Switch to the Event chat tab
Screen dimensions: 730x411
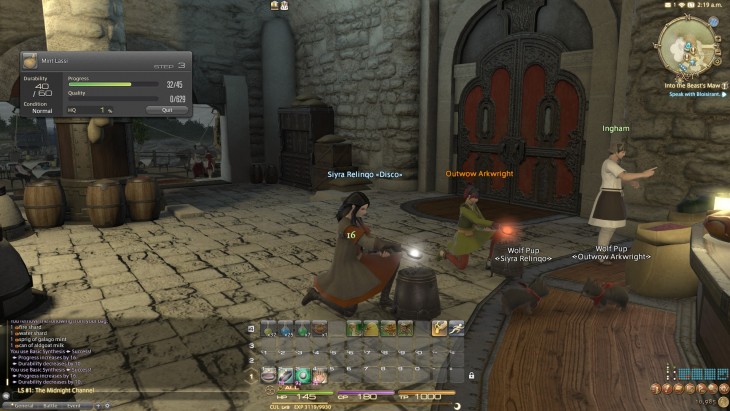[73, 405]
